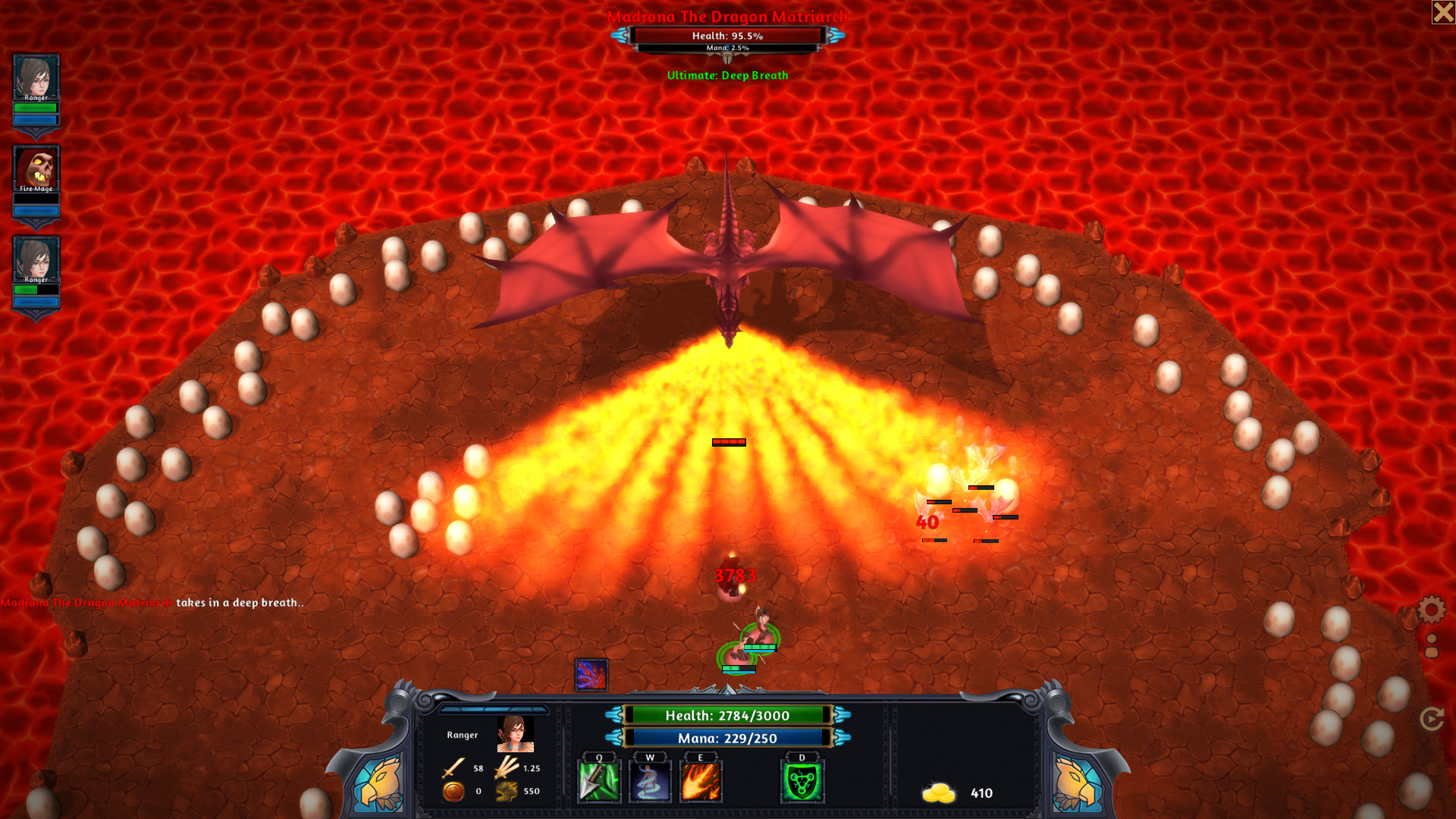
Task: Pick up the dropped item near the bottom
Action: (x=591, y=676)
